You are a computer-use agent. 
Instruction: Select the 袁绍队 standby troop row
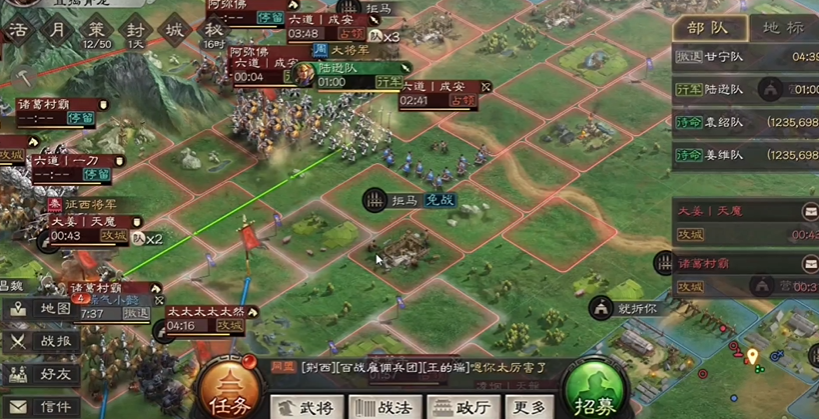[x=745, y=122]
